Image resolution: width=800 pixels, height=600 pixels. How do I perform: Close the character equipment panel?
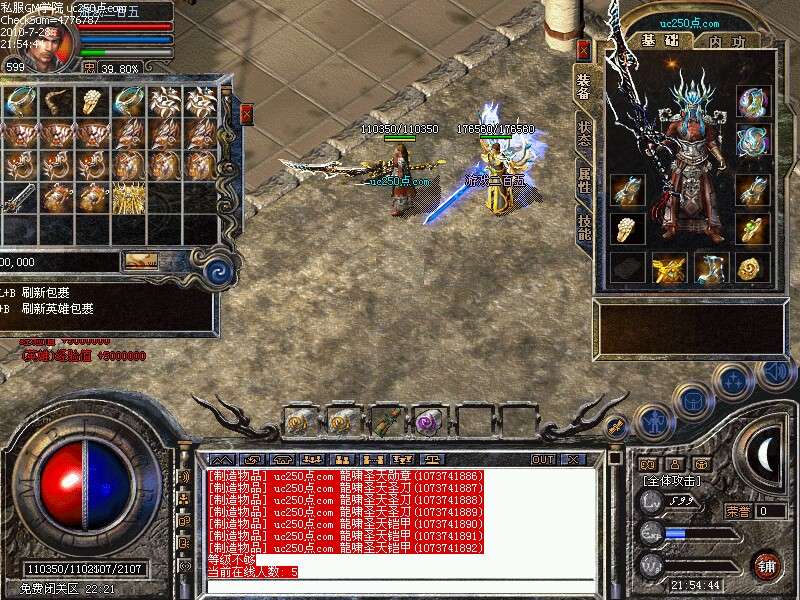coord(584,49)
